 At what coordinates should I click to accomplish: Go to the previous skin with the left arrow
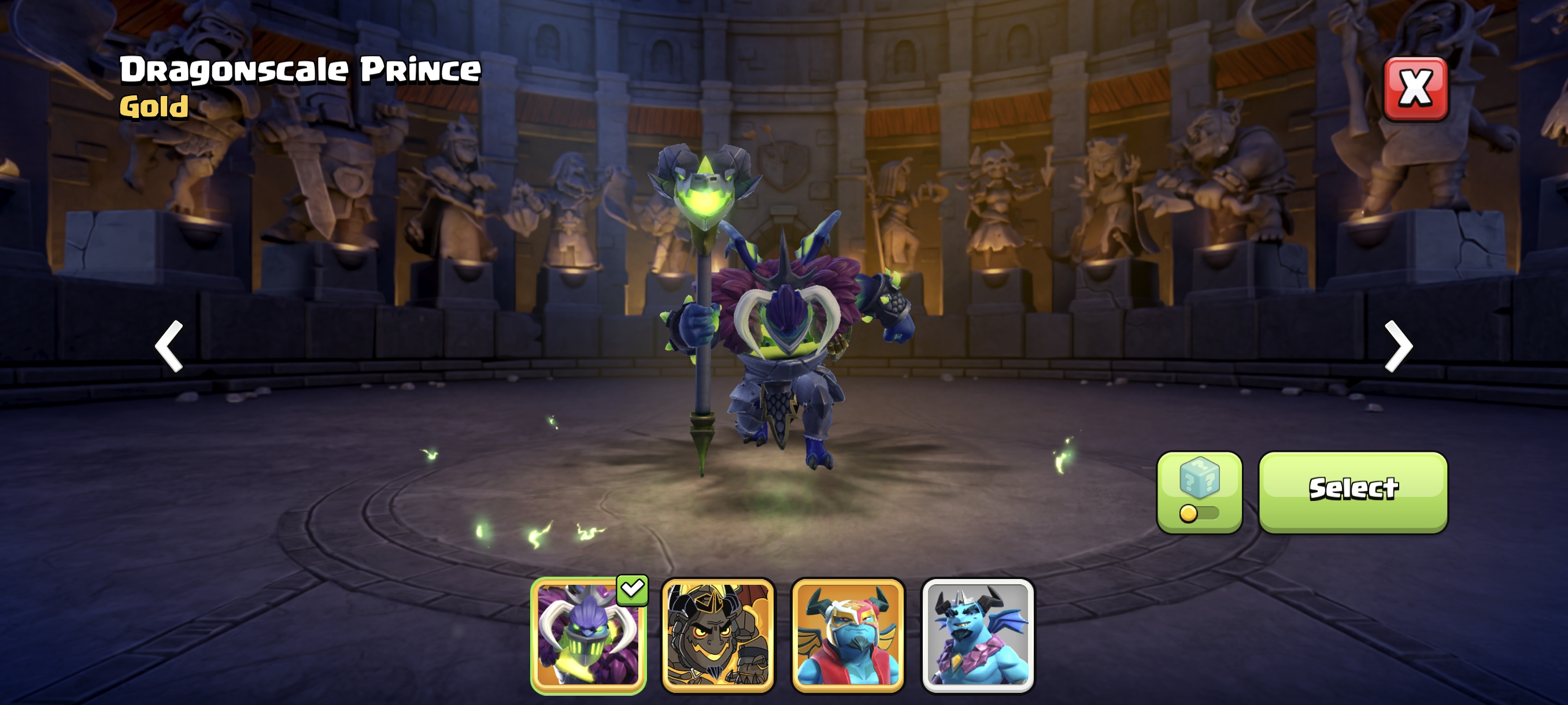169,346
